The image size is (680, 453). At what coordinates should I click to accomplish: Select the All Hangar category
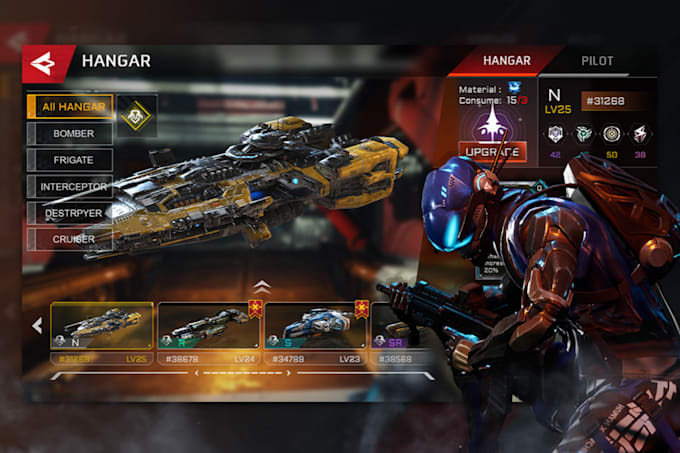coord(70,108)
